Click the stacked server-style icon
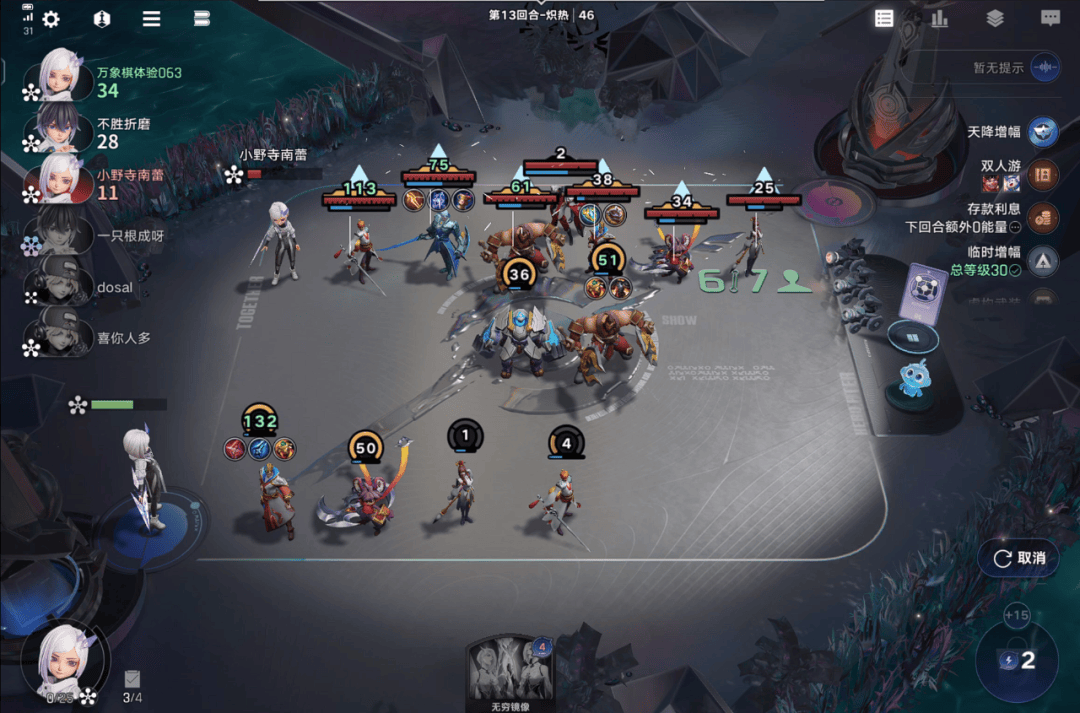The width and height of the screenshot is (1080, 713). tap(201, 19)
